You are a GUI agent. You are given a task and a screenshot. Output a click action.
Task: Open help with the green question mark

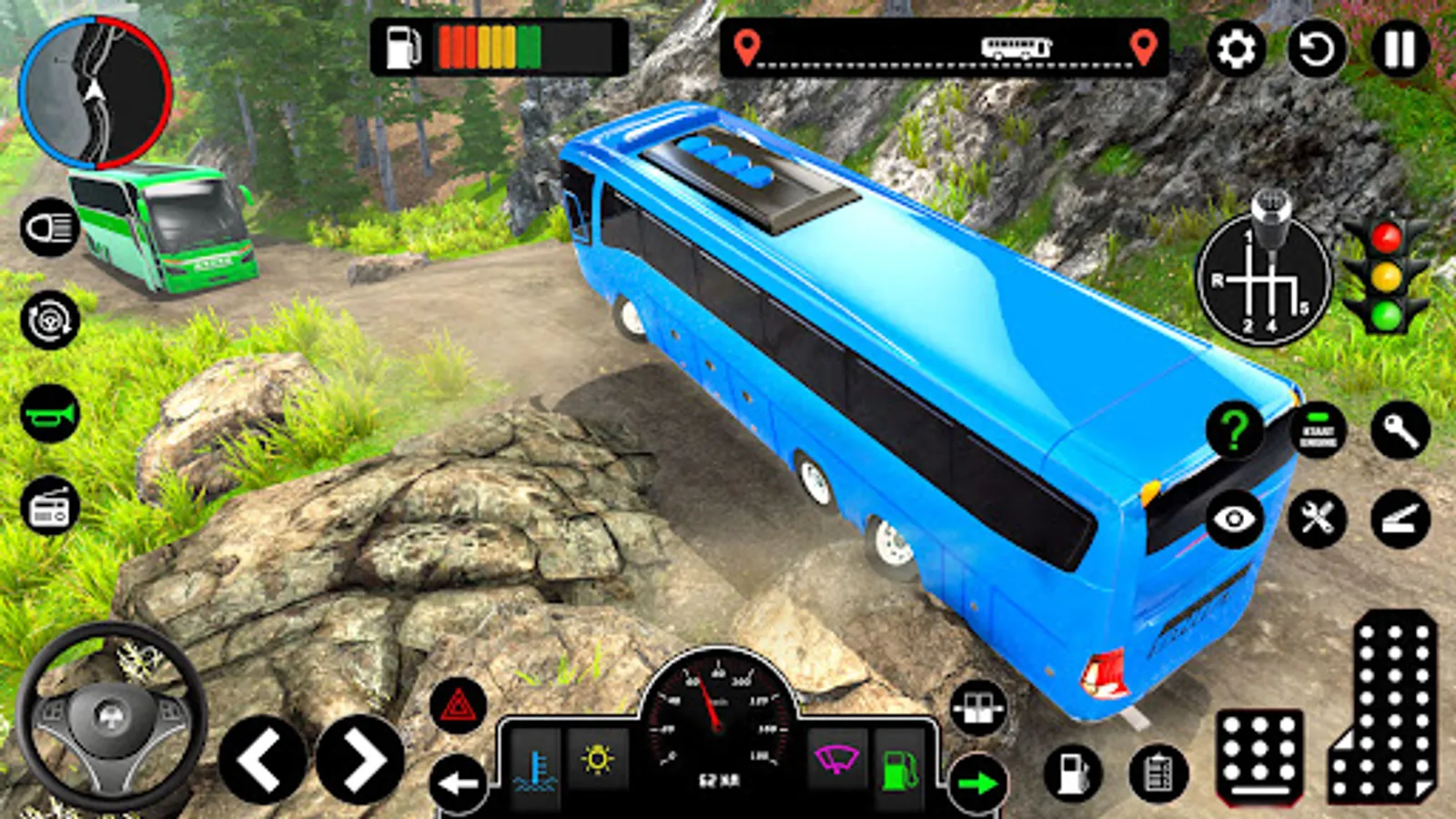(1234, 430)
